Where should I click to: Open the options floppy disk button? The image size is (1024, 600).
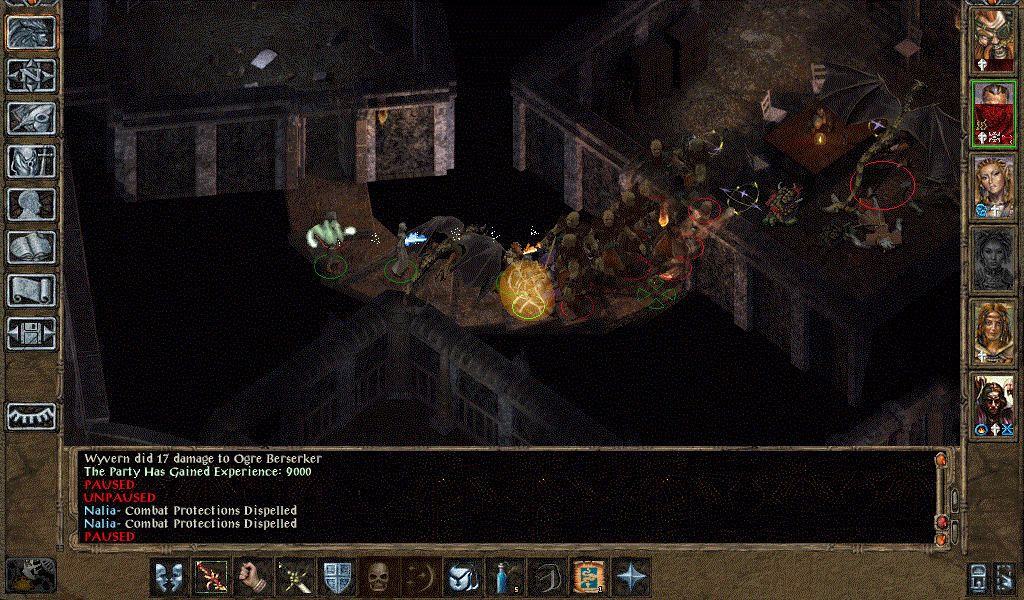[x=31, y=333]
